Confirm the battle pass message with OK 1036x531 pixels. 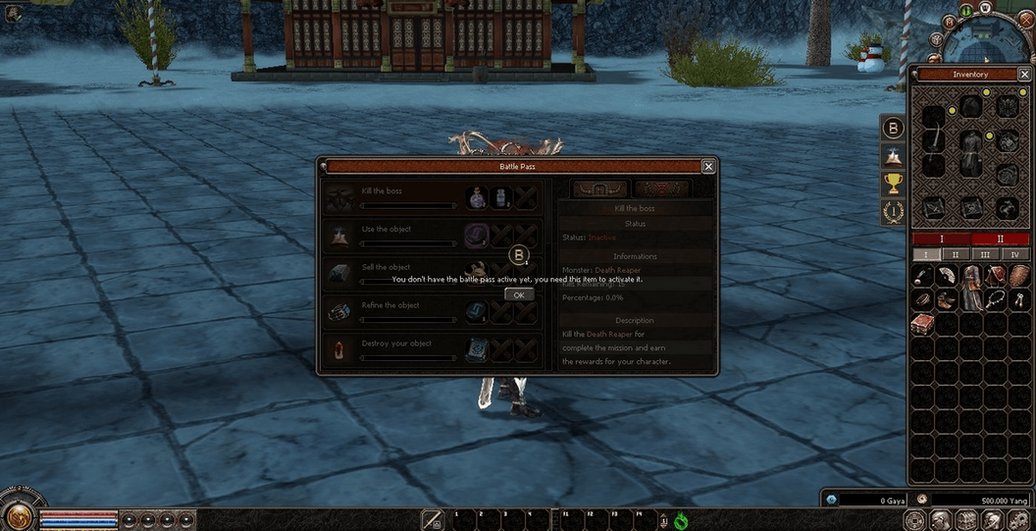(519, 295)
